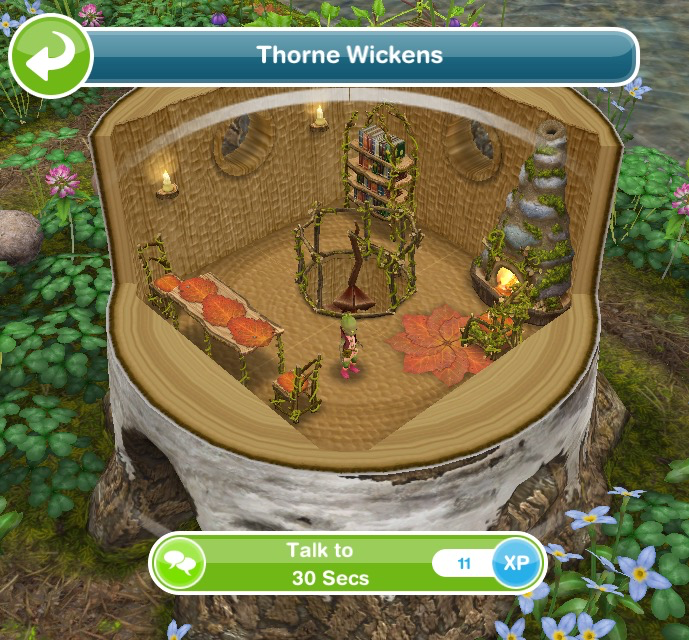This screenshot has width=689, height=640.
Task: Go back using the green arrow button
Action: 50,57
